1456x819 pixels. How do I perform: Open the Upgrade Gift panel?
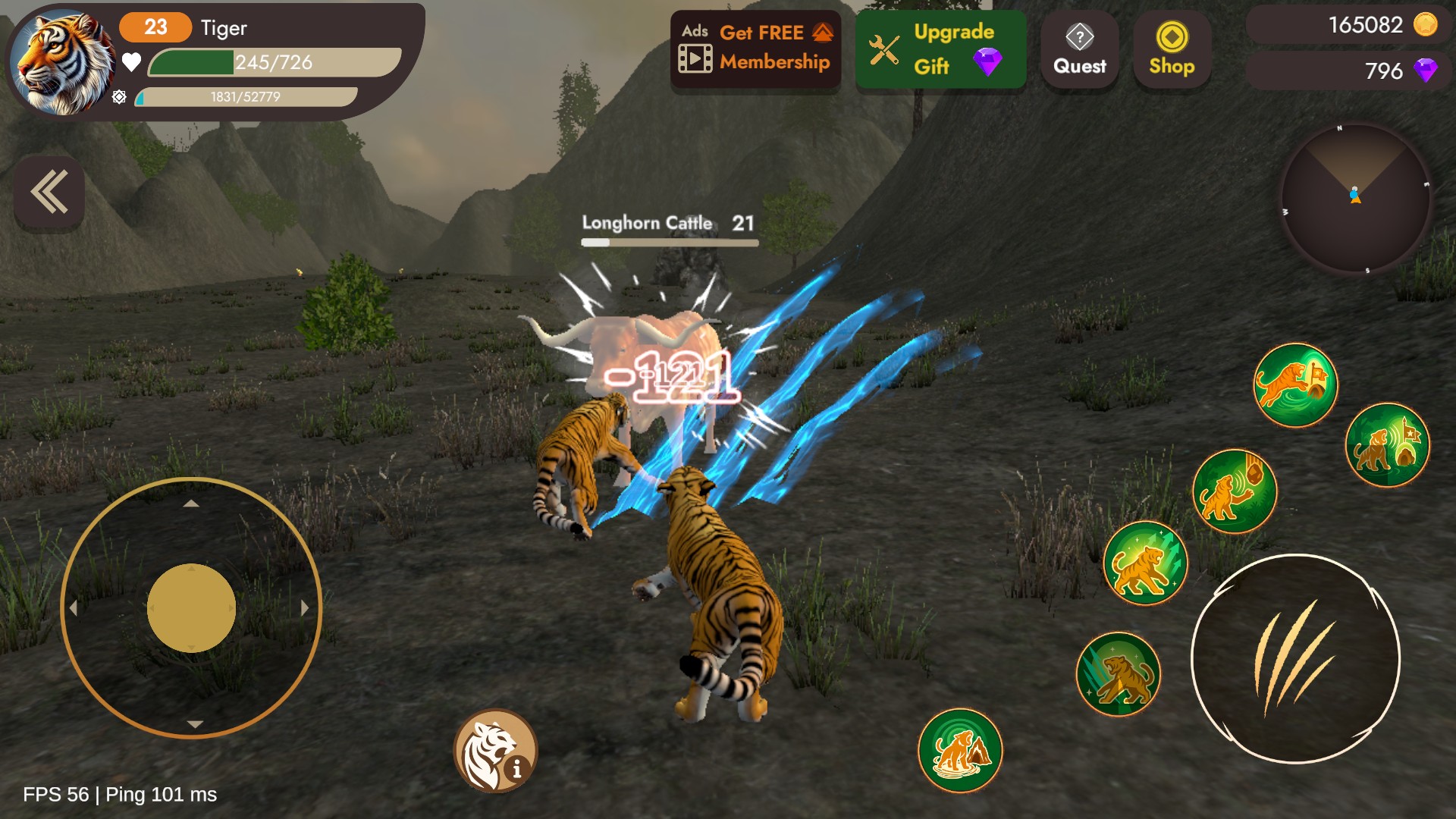940,49
